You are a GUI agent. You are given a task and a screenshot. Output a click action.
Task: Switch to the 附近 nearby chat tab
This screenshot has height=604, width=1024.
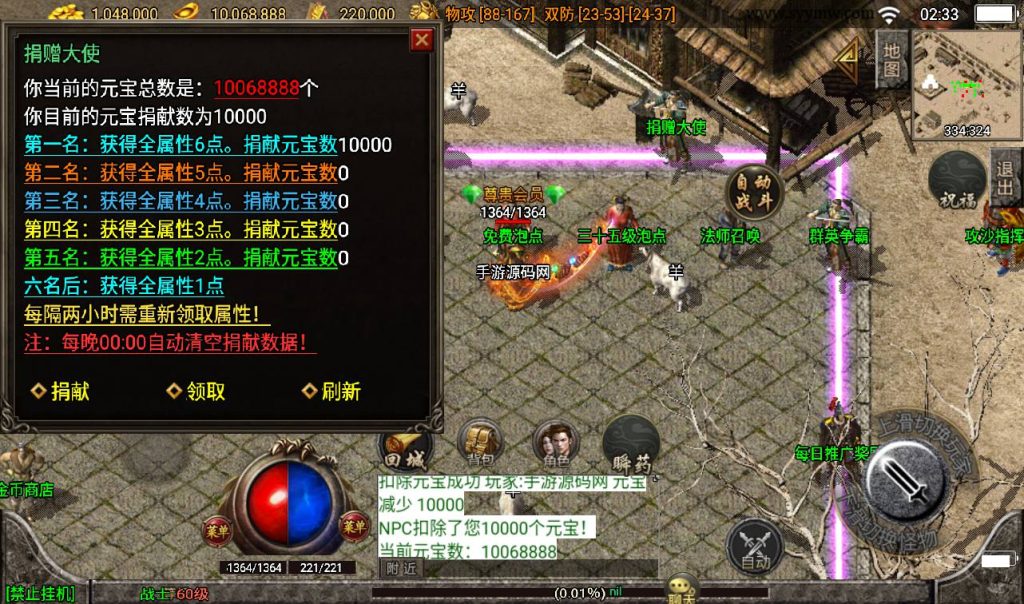click(x=402, y=568)
